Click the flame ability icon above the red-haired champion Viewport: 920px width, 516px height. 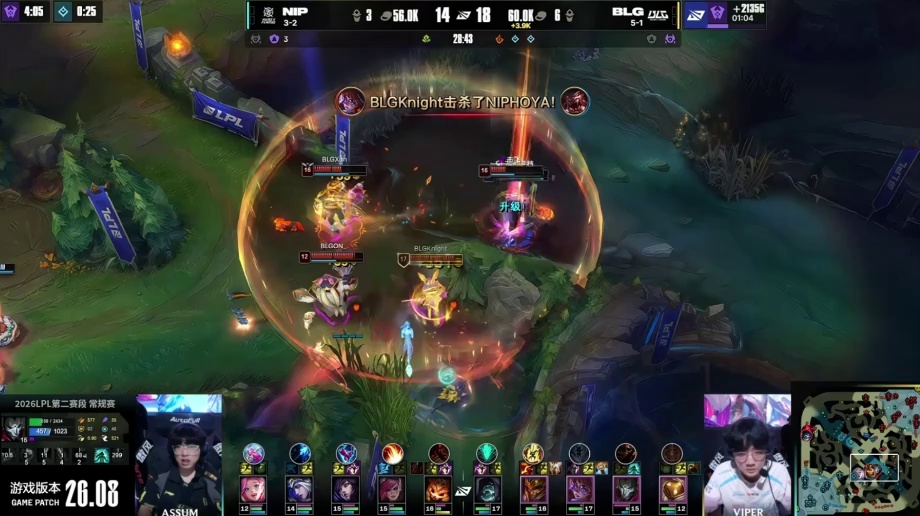click(x=393, y=453)
